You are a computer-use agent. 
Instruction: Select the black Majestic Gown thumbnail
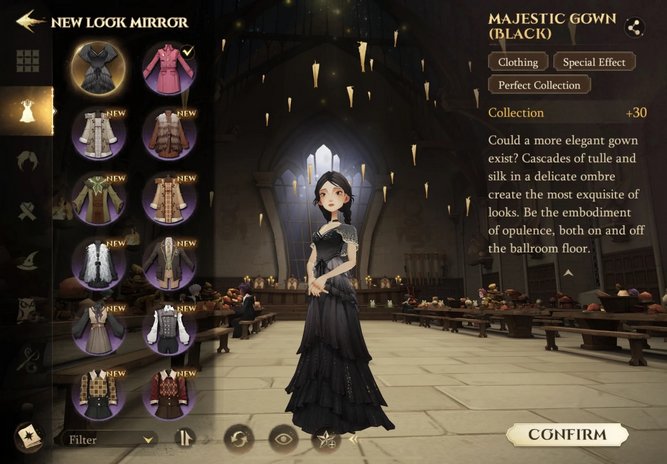point(97,67)
